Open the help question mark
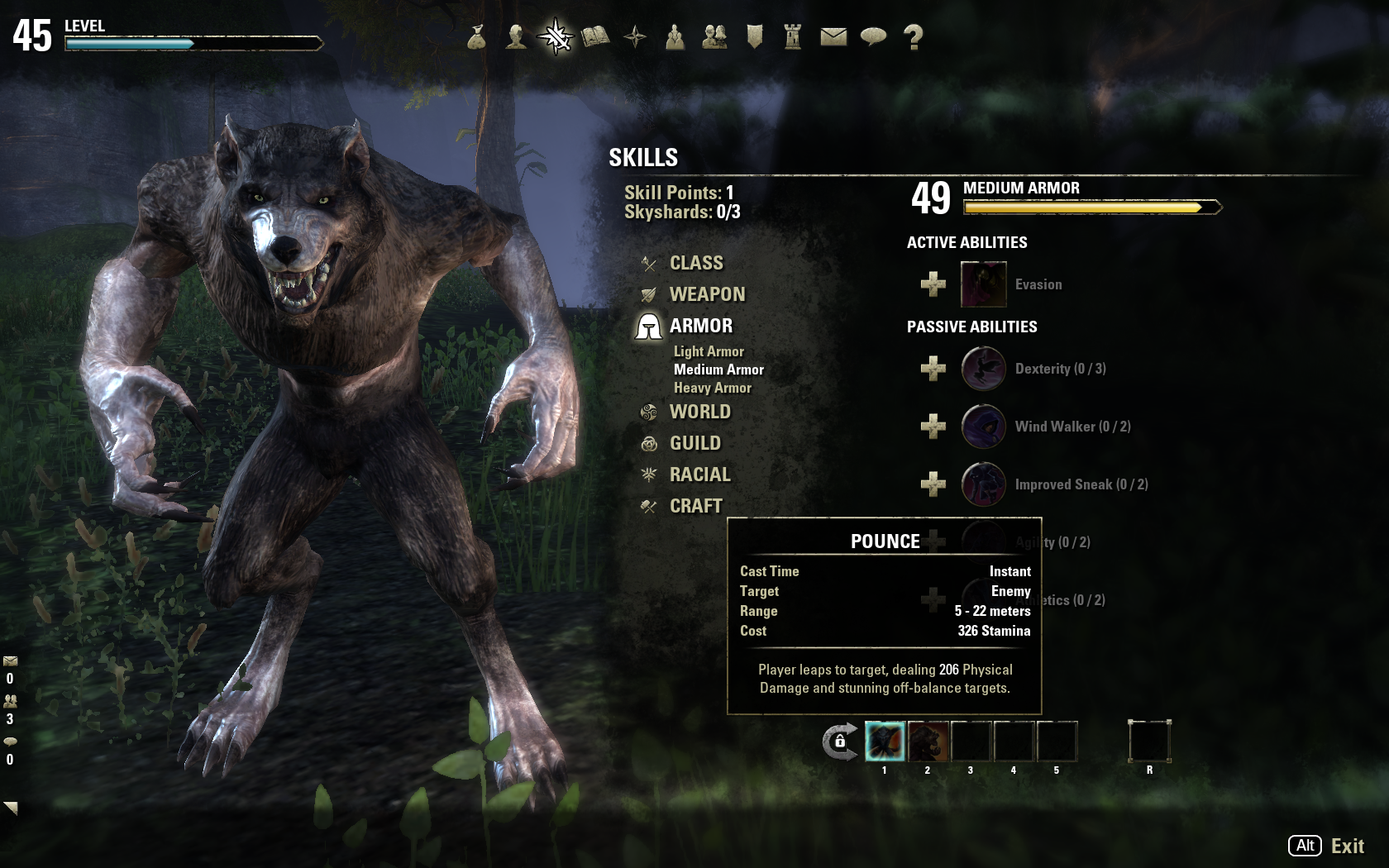This screenshot has height=868, width=1389. (x=914, y=37)
